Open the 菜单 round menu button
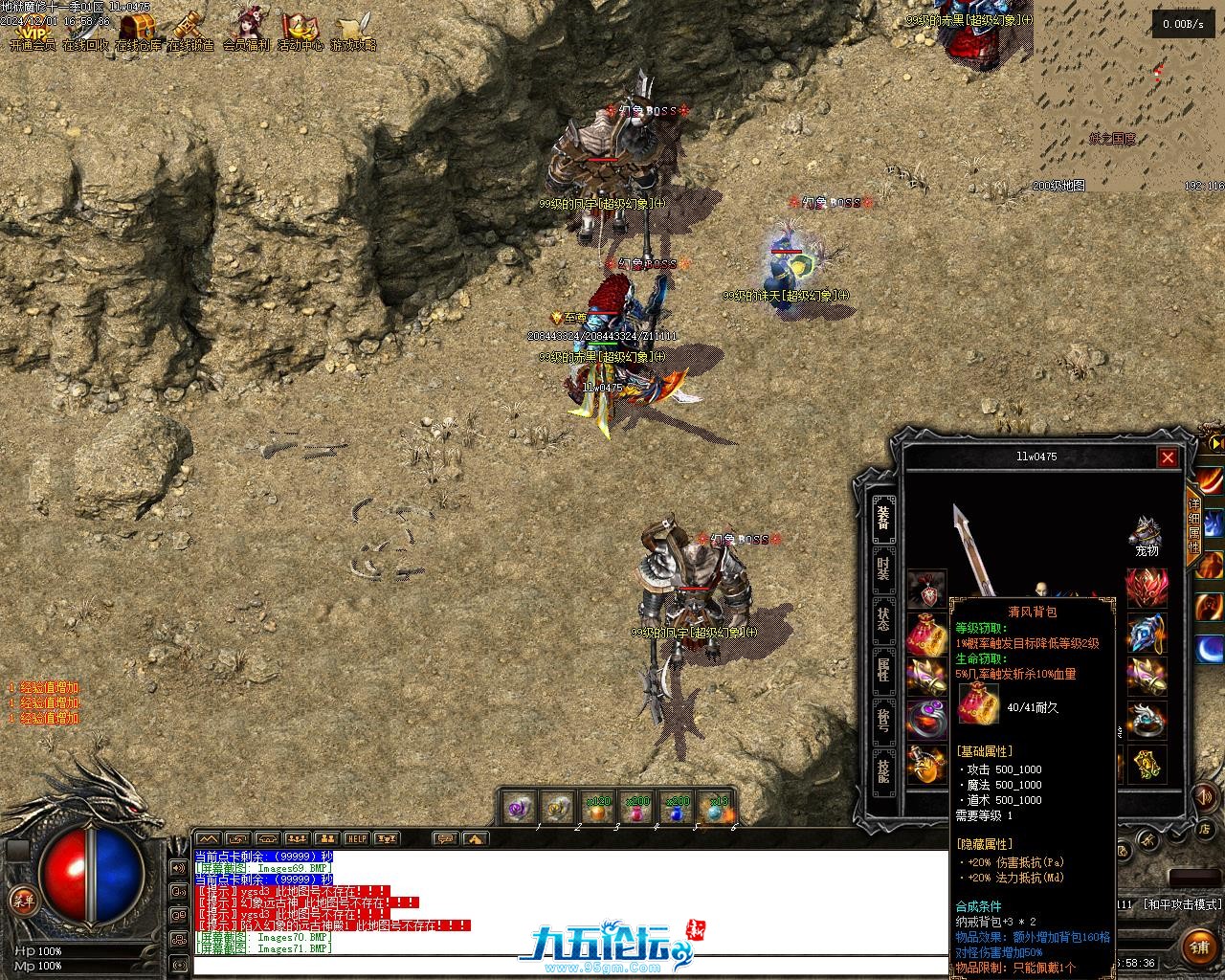 click(x=22, y=900)
